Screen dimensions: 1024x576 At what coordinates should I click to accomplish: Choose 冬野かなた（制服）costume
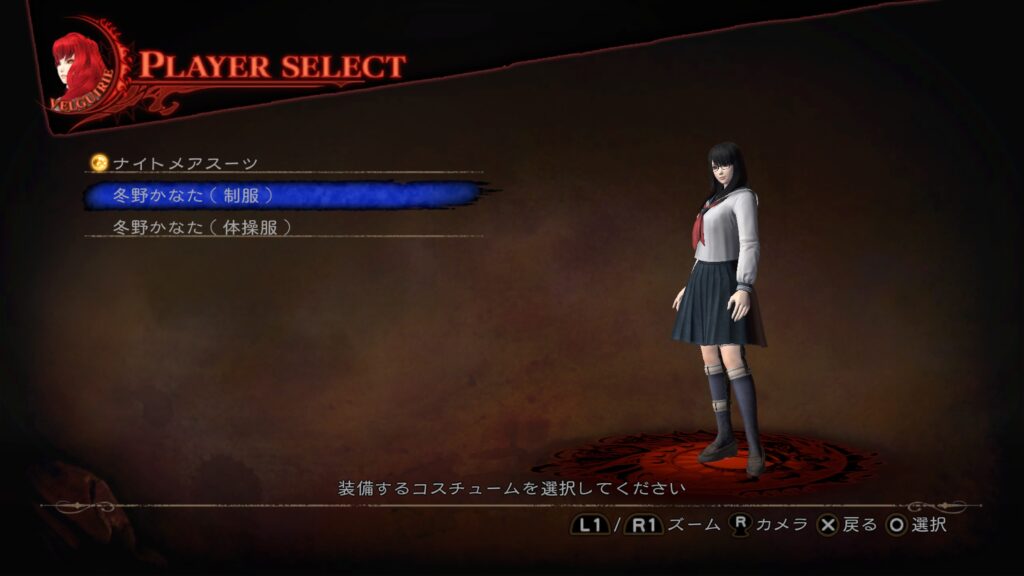click(x=193, y=195)
